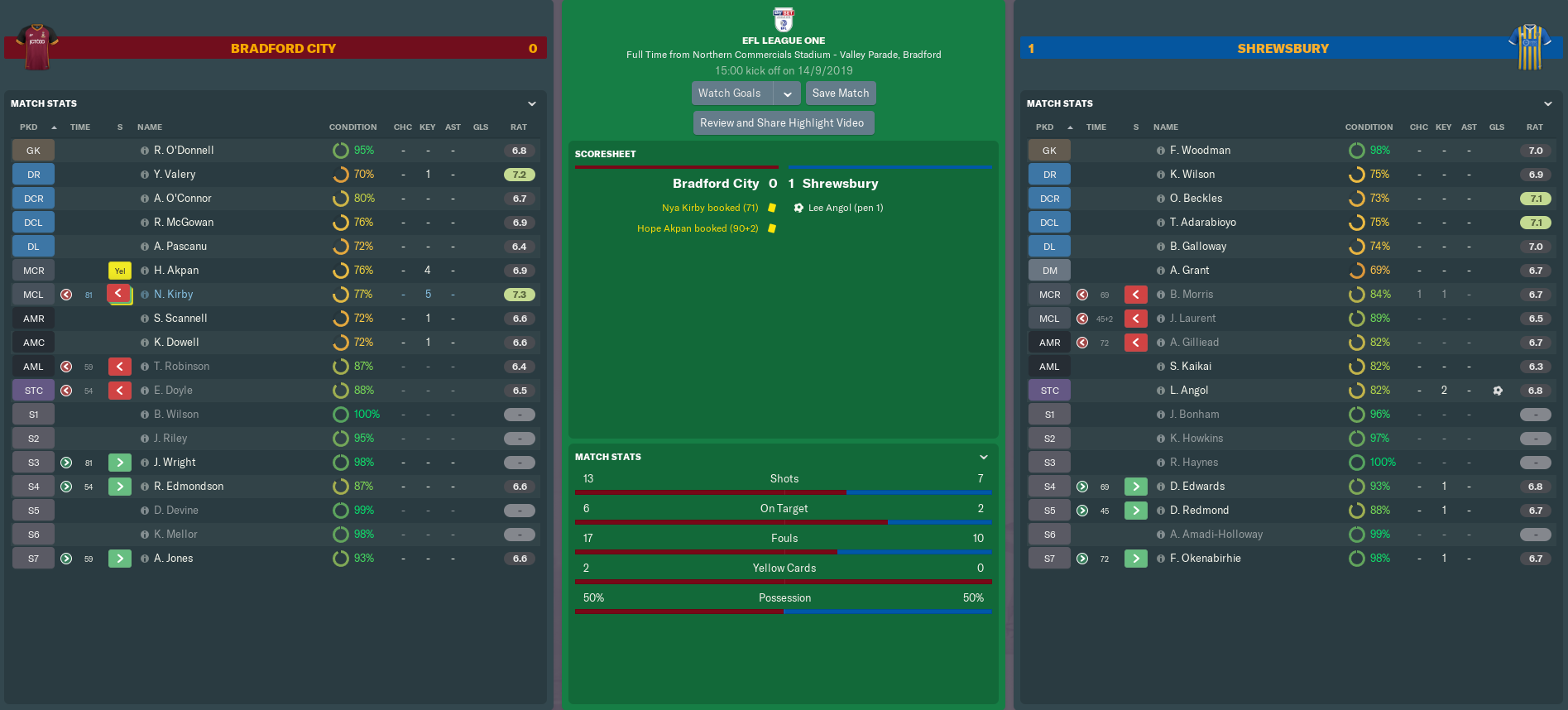View player L. Angol's profile
This screenshot has width=1568, height=710.
[x=1189, y=391]
